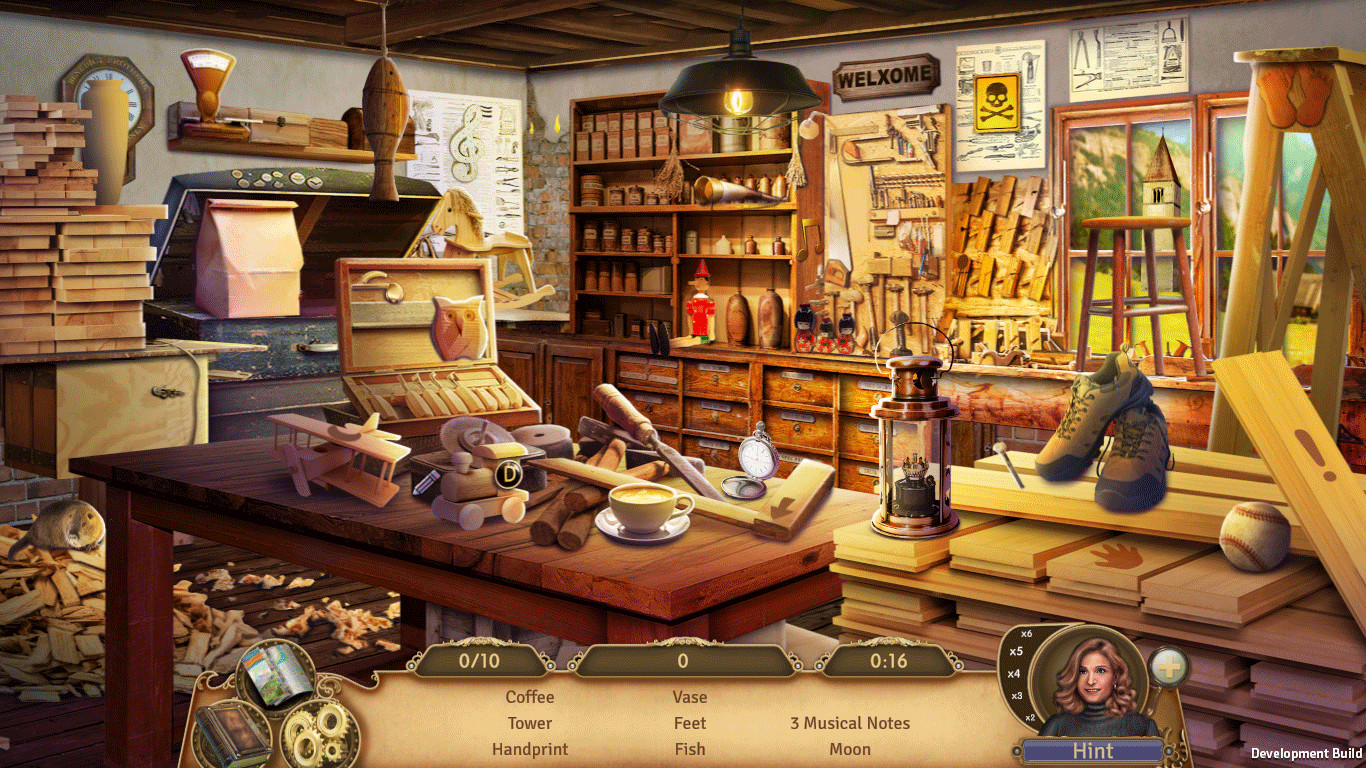Select "Coffee" in the word list
Image resolution: width=1366 pixels, height=768 pixels.
click(x=529, y=697)
